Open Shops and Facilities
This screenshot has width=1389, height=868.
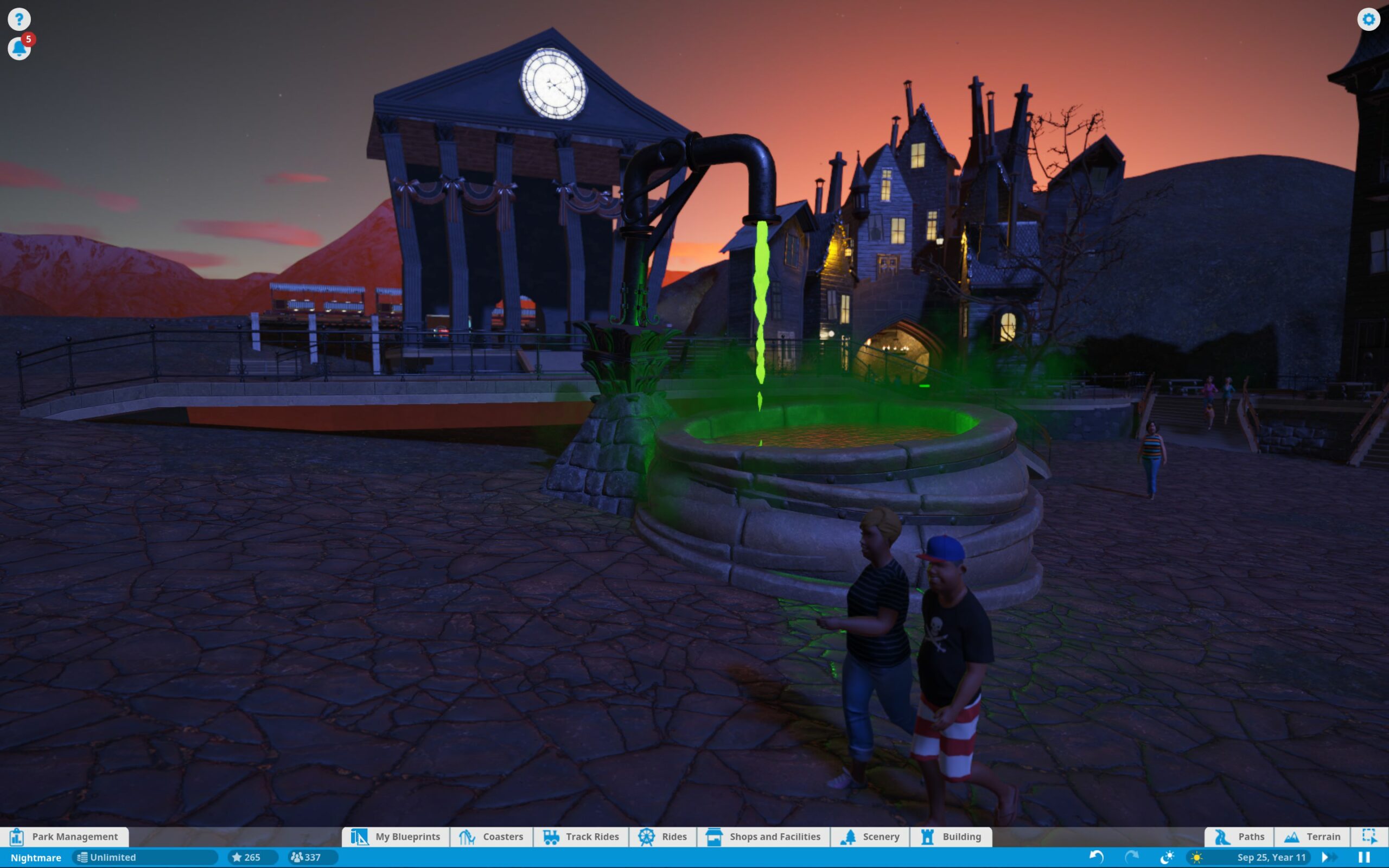(x=763, y=837)
